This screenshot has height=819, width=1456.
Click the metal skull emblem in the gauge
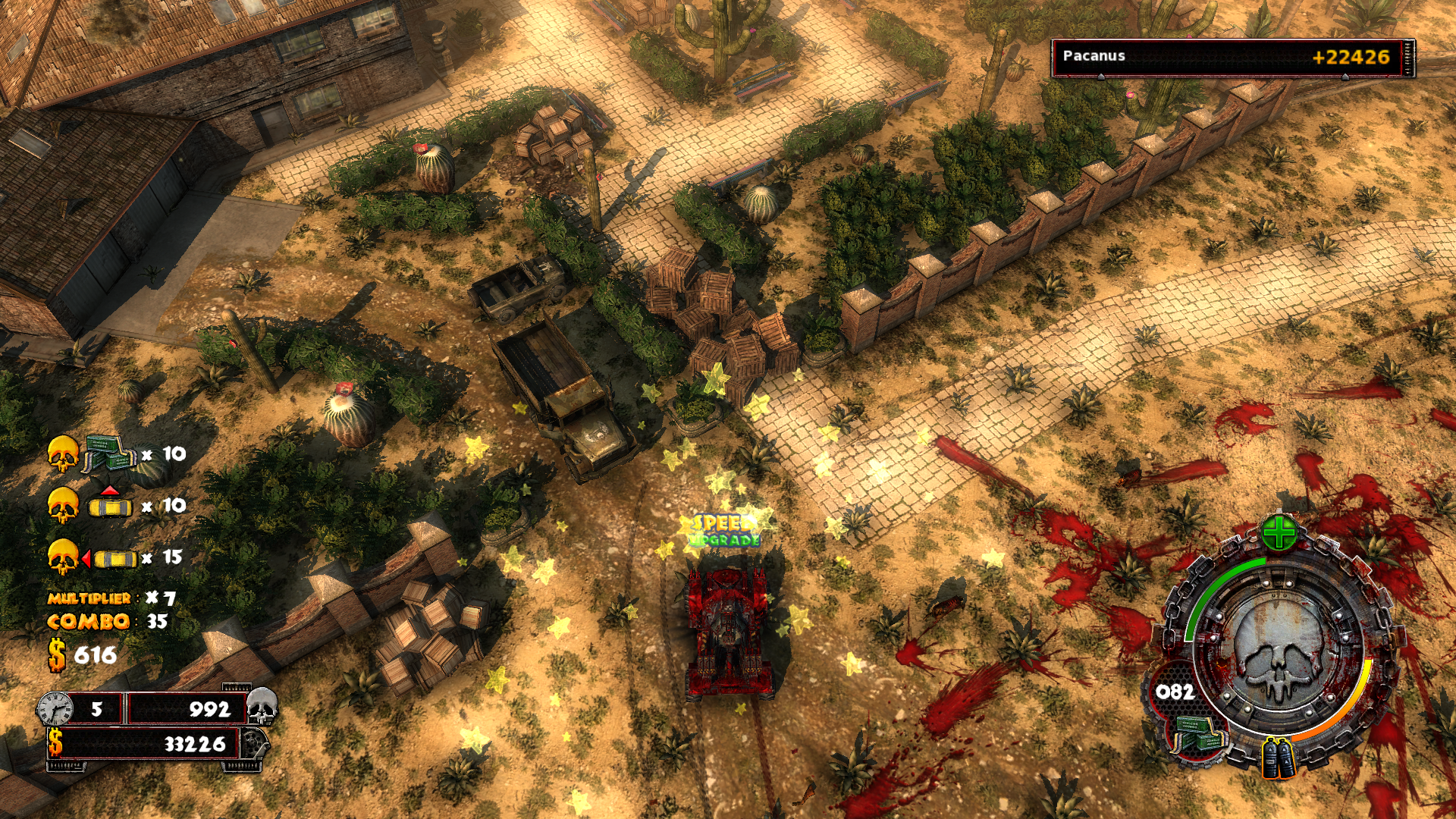coord(1279,652)
